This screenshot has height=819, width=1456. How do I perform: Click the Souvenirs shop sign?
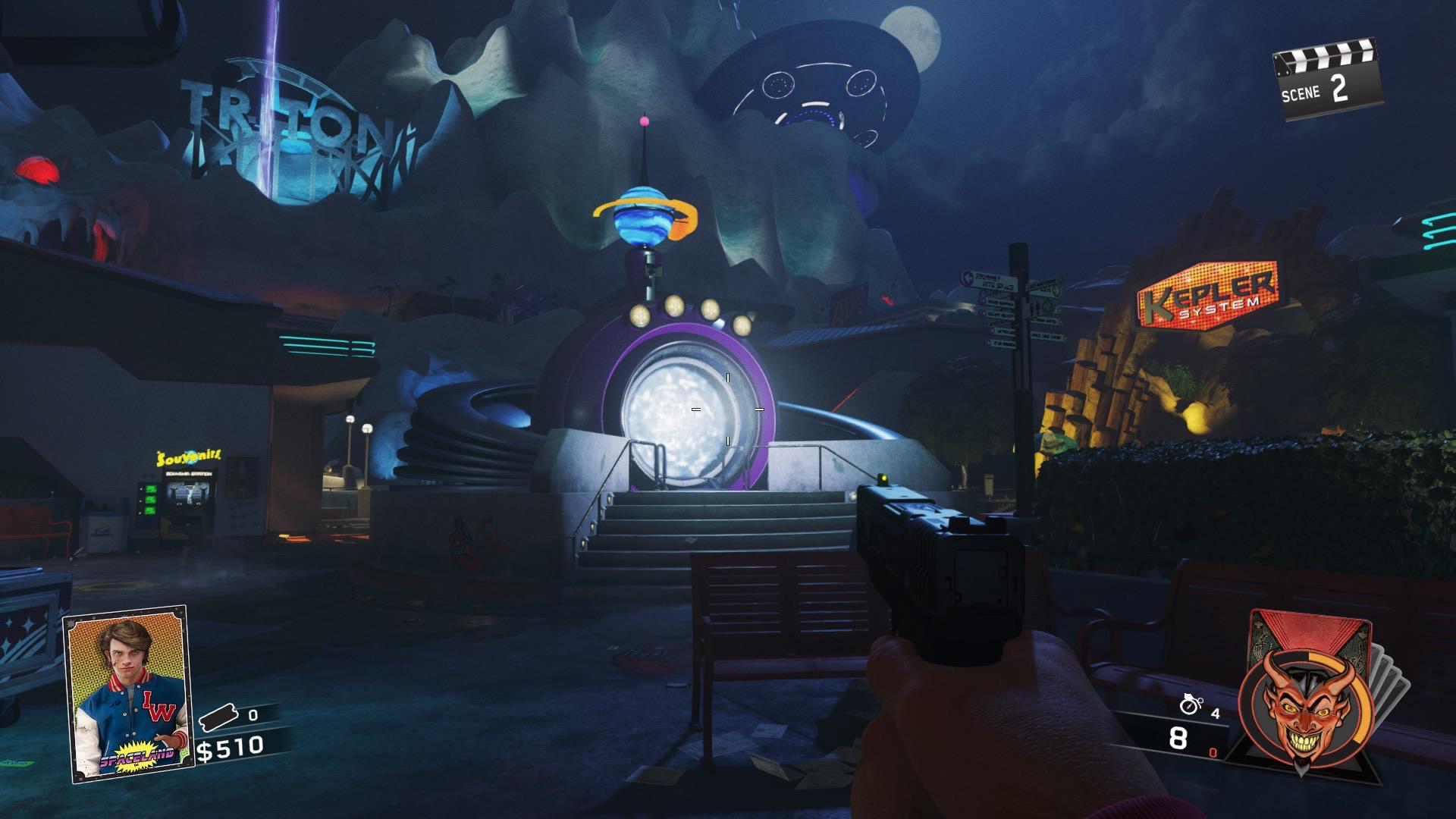[x=187, y=457]
